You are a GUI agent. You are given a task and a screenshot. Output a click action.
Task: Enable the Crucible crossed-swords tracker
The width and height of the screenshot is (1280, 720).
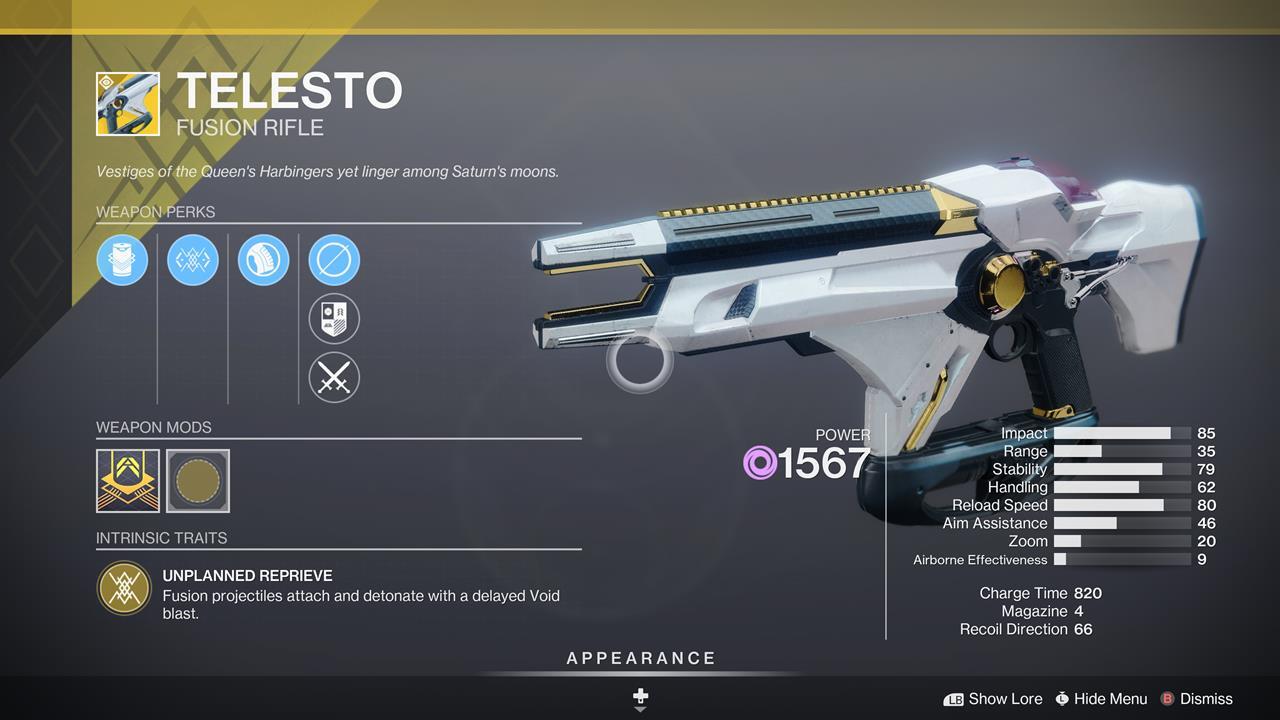pos(334,379)
